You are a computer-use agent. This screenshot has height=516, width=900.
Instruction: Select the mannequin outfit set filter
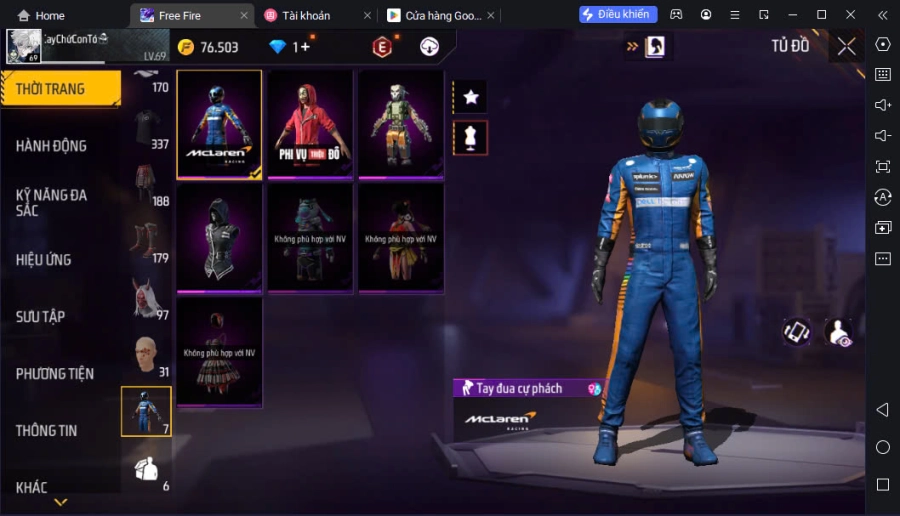click(x=471, y=138)
